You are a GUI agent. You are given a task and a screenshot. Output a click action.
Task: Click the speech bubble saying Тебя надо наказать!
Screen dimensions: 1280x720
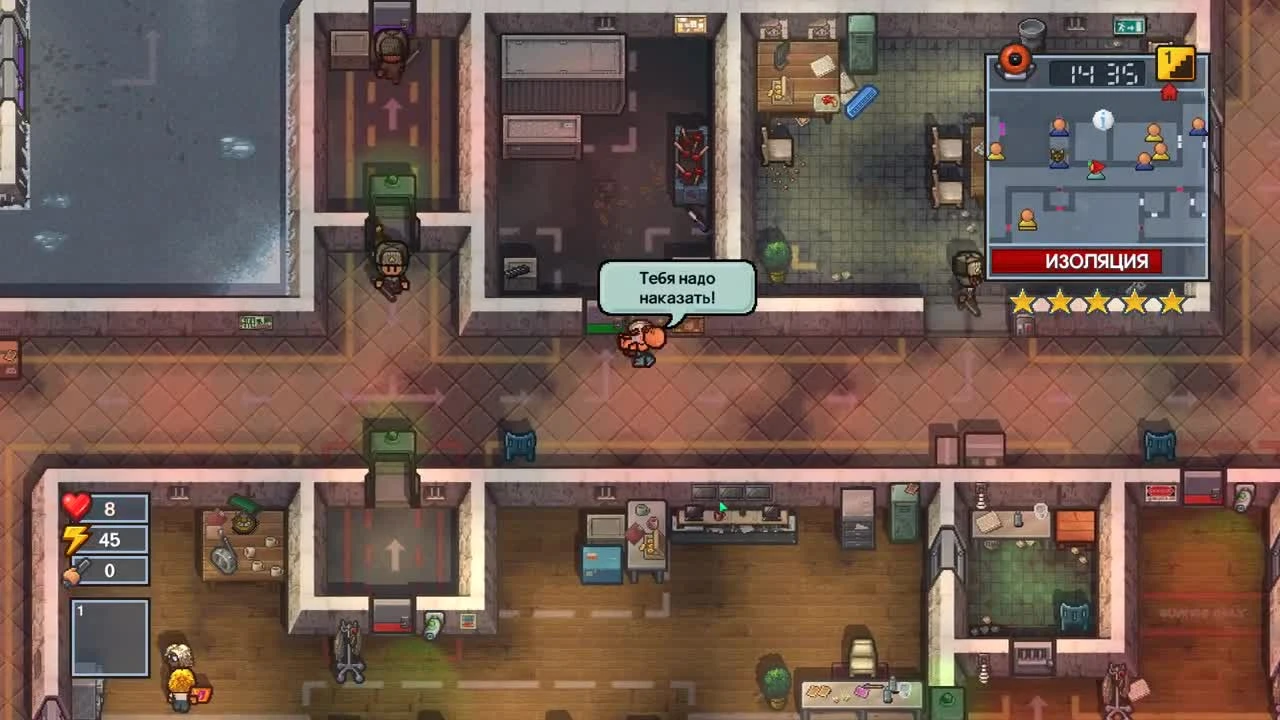(676, 288)
